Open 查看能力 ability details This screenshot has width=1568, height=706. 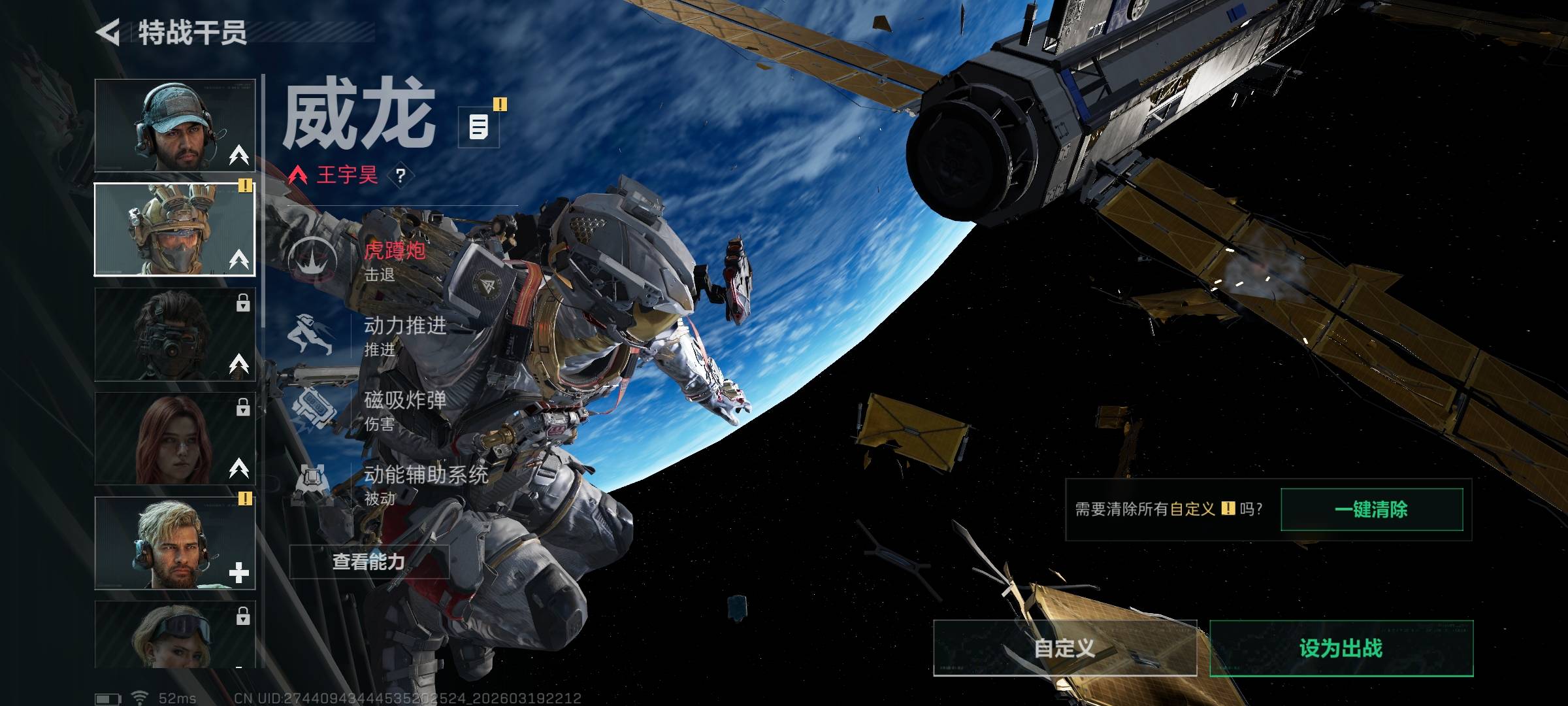[x=369, y=562]
